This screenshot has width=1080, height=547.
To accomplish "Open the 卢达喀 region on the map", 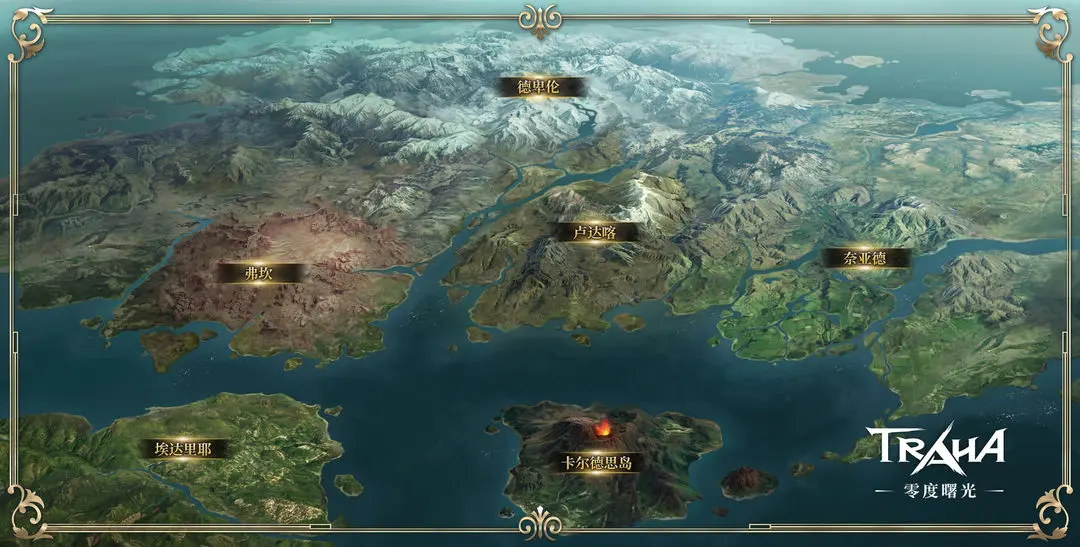I will (x=594, y=232).
